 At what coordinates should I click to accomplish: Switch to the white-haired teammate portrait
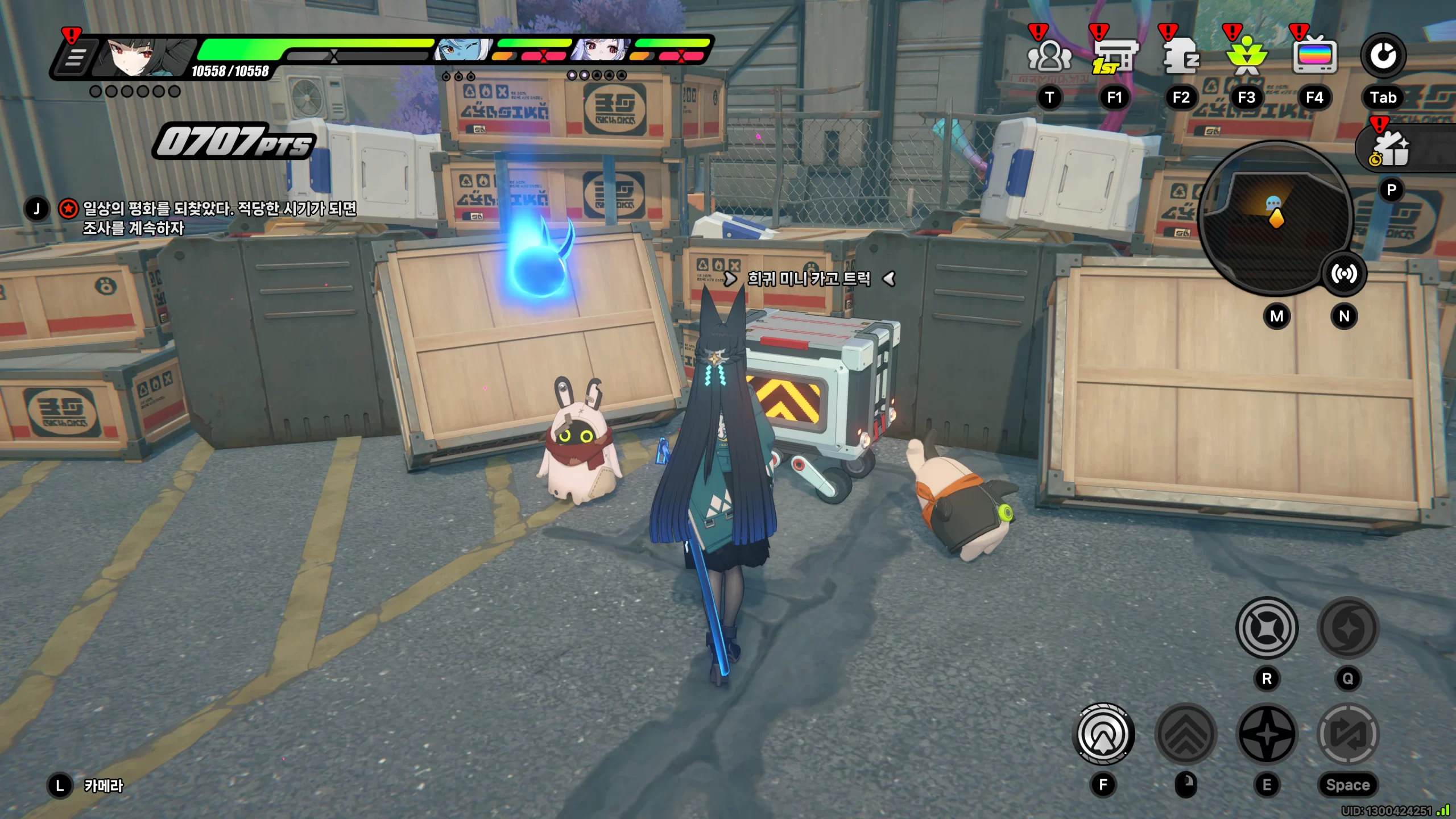[x=600, y=51]
